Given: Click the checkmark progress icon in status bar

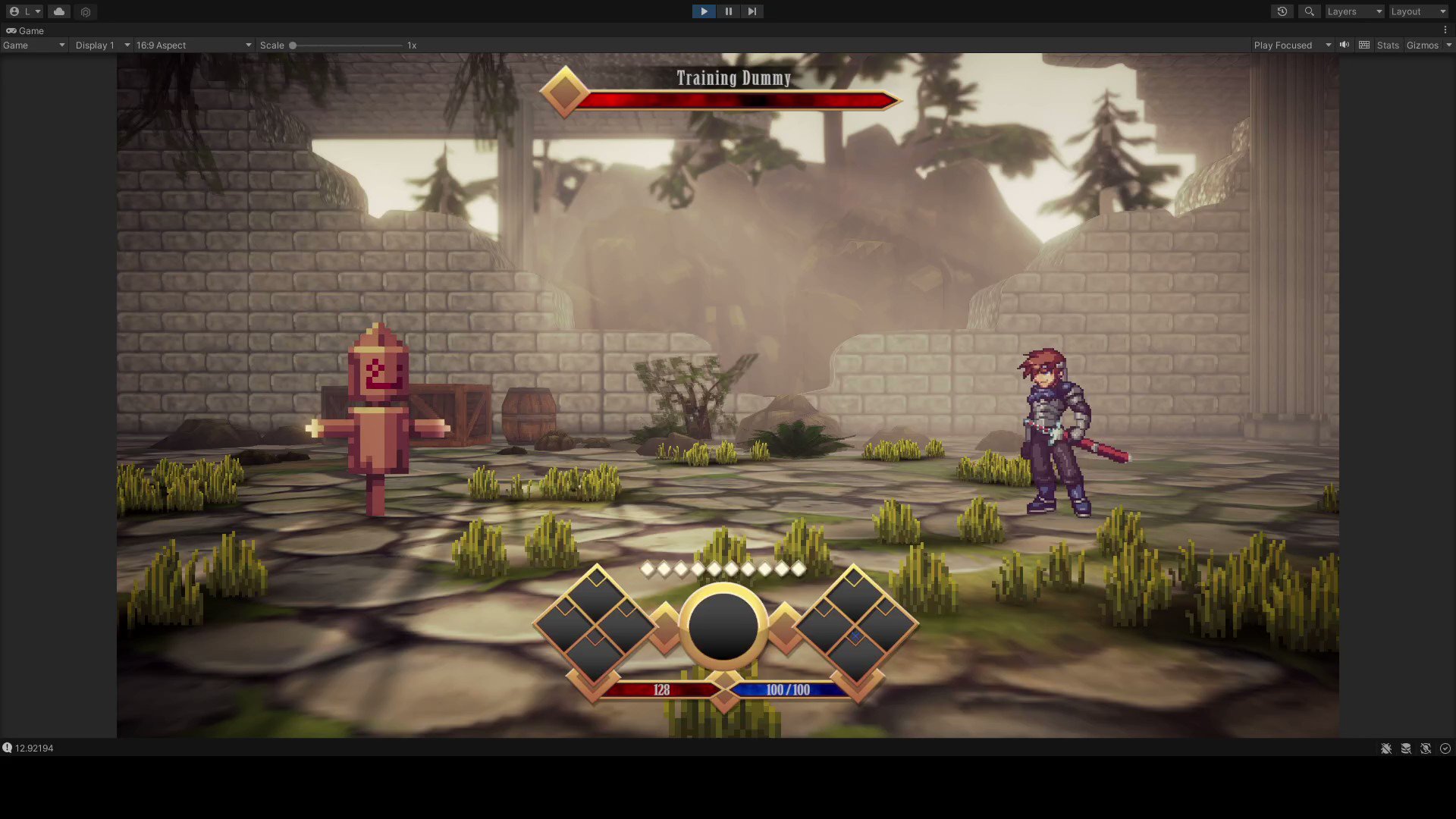Looking at the screenshot, I should 1447,748.
